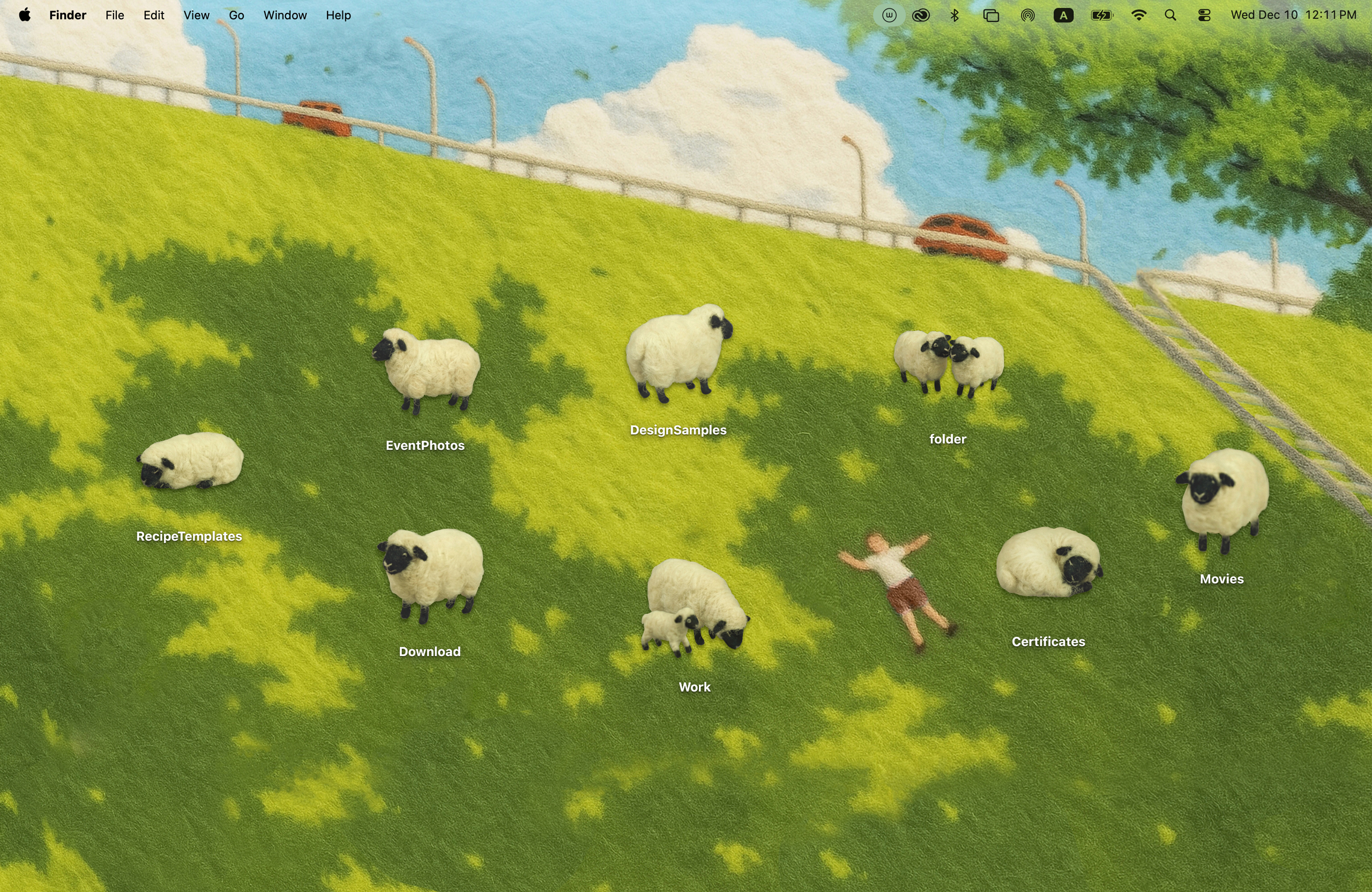Open Spotlight search from the menu bar
1372x892 pixels.
(x=1172, y=15)
